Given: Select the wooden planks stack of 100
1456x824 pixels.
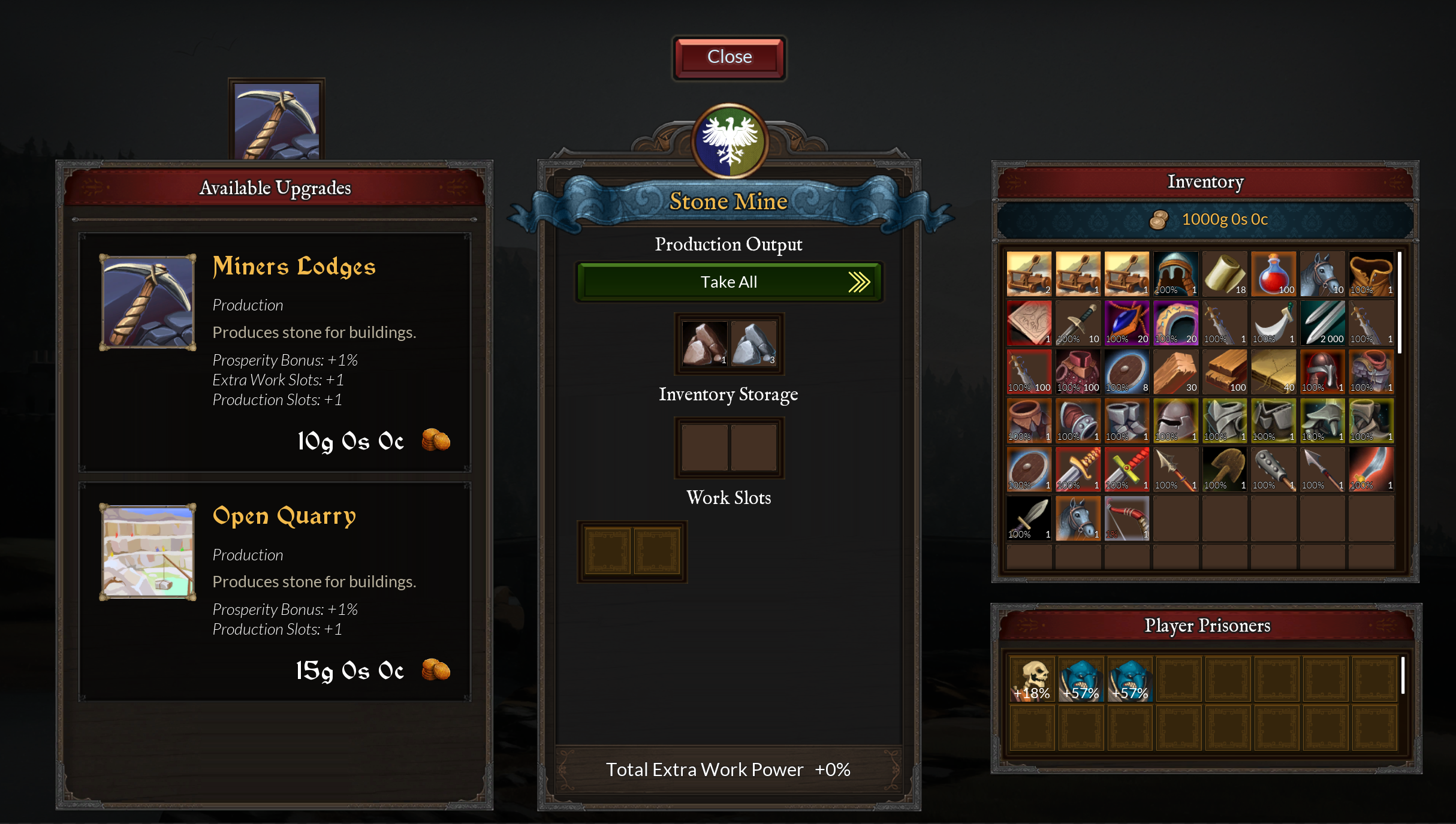Looking at the screenshot, I should [1225, 372].
